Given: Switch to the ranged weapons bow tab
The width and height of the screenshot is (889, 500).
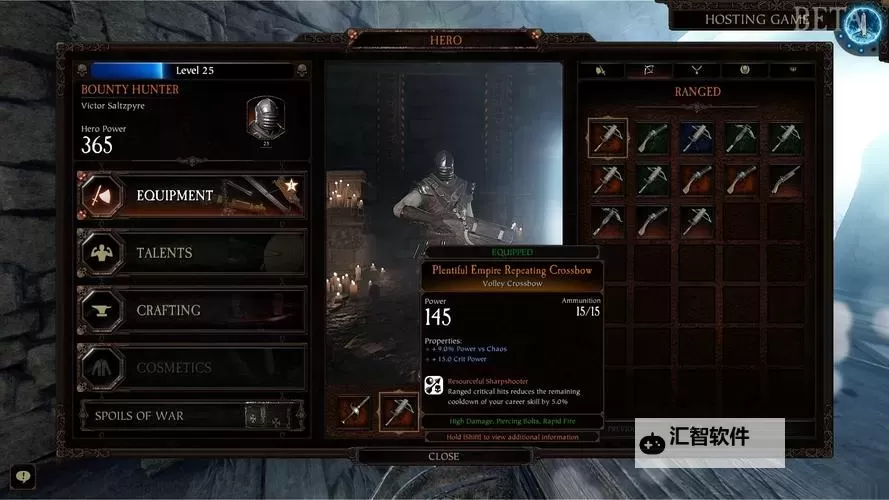Looking at the screenshot, I should pyautogui.click(x=650, y=70).
